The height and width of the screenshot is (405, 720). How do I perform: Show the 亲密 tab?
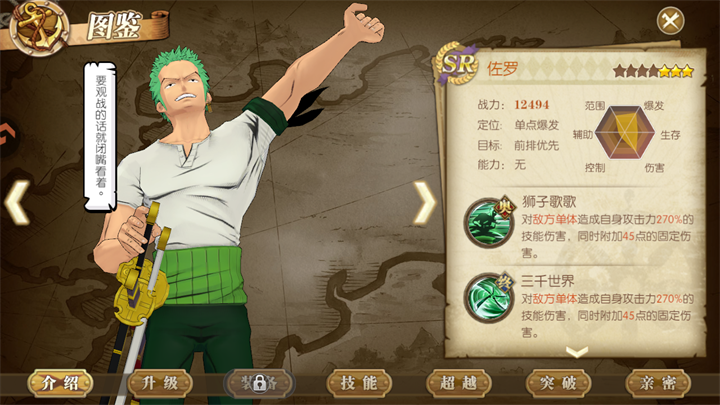point(658,383)
